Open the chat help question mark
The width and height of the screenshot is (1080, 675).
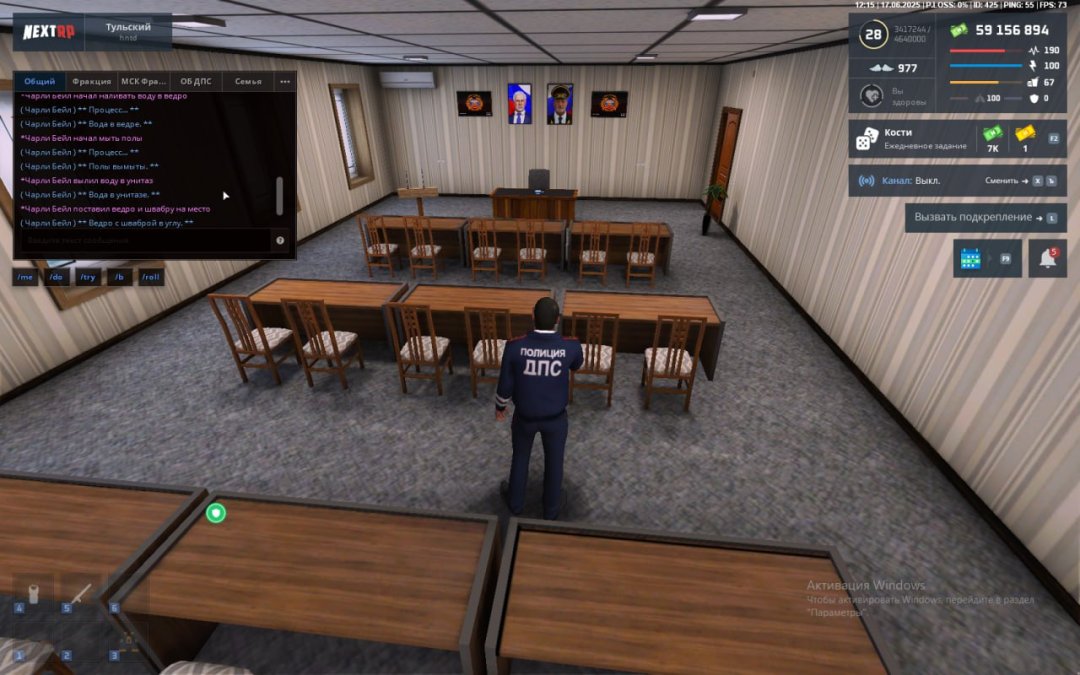click(x=280, y=240)
